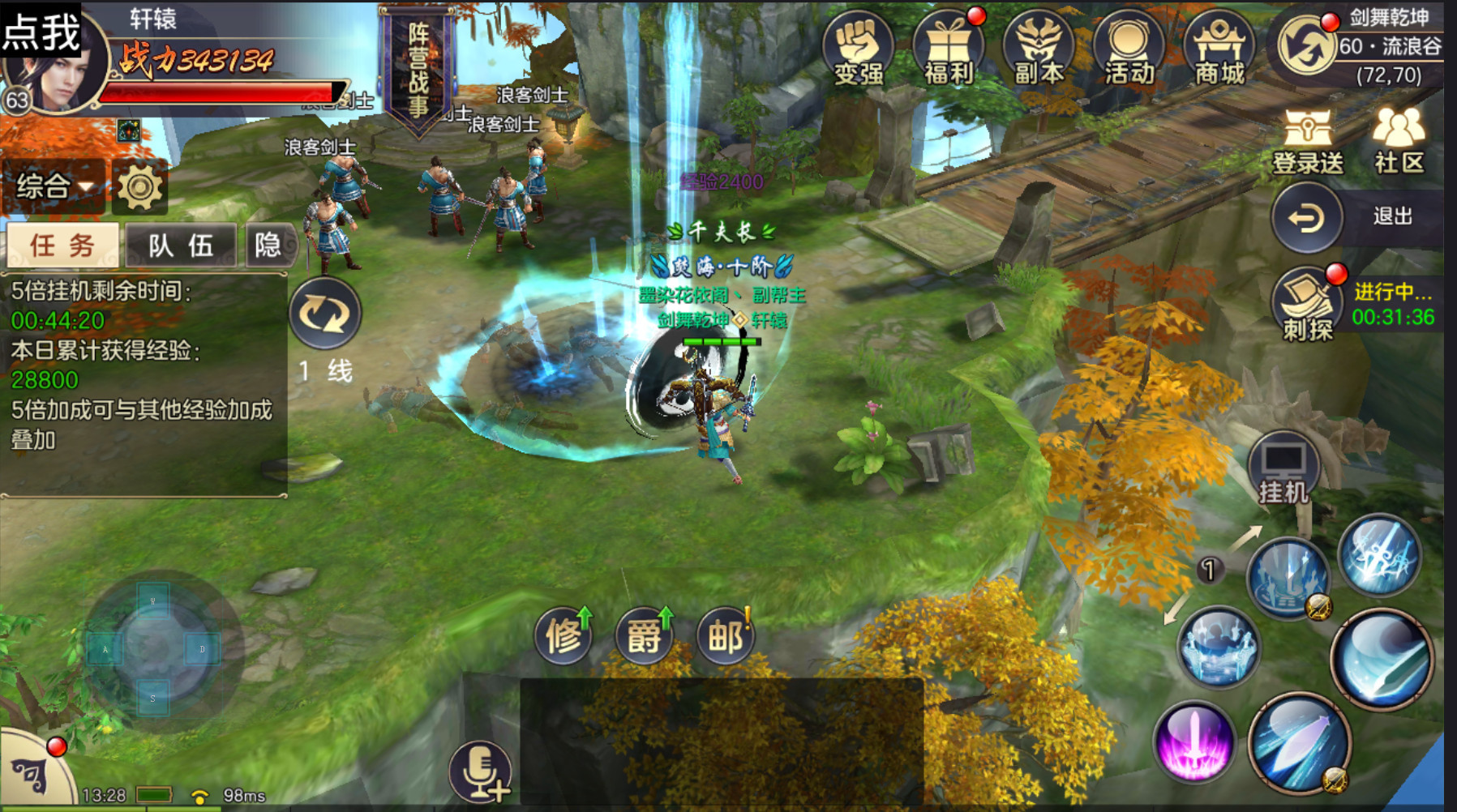Claim the 登录送 login gift
The height and width of the screenshot is (812, 1457).
(1307, 143)
